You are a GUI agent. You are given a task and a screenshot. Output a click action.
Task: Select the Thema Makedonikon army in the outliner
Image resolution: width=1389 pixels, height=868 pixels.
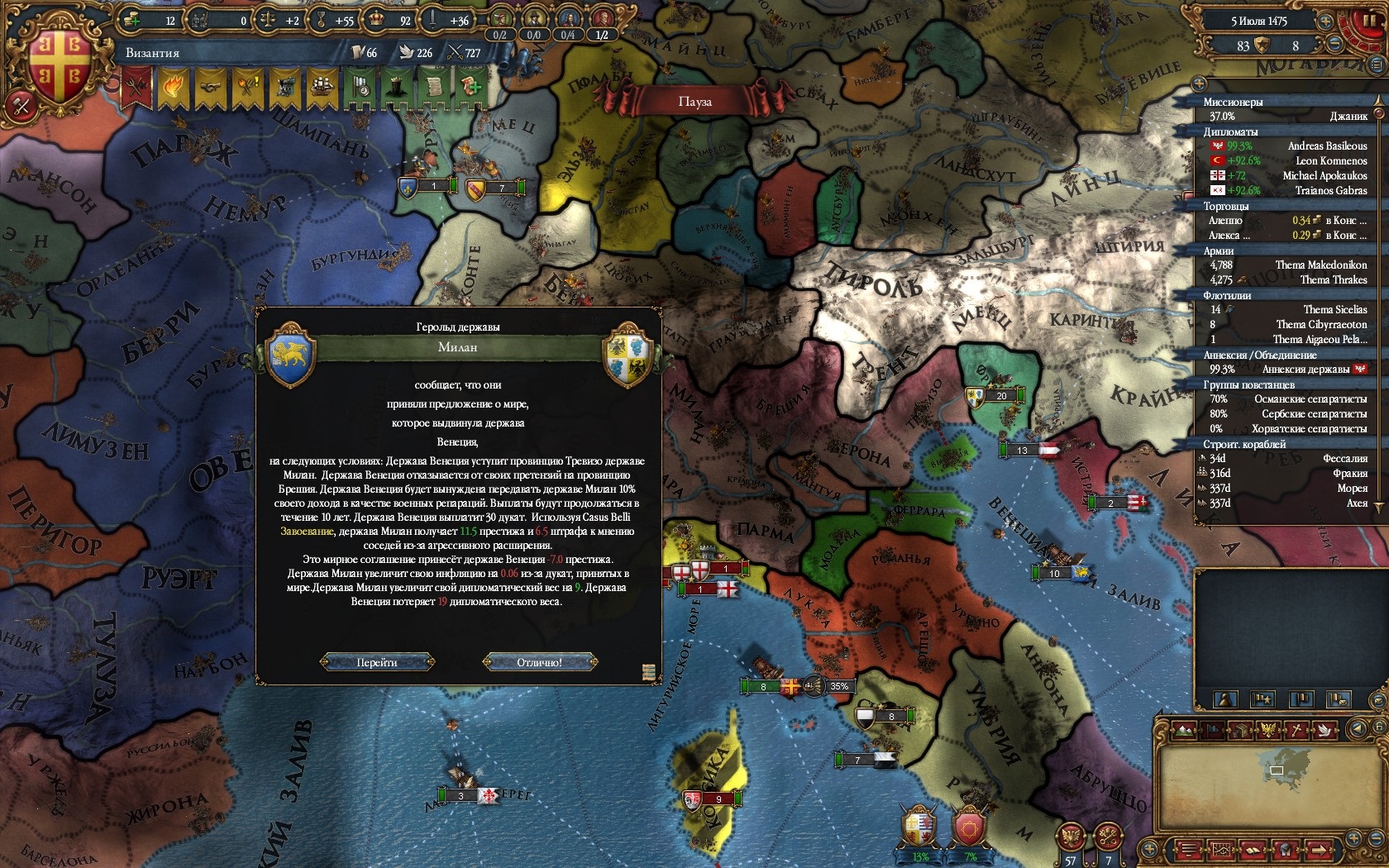[1320, 265]
